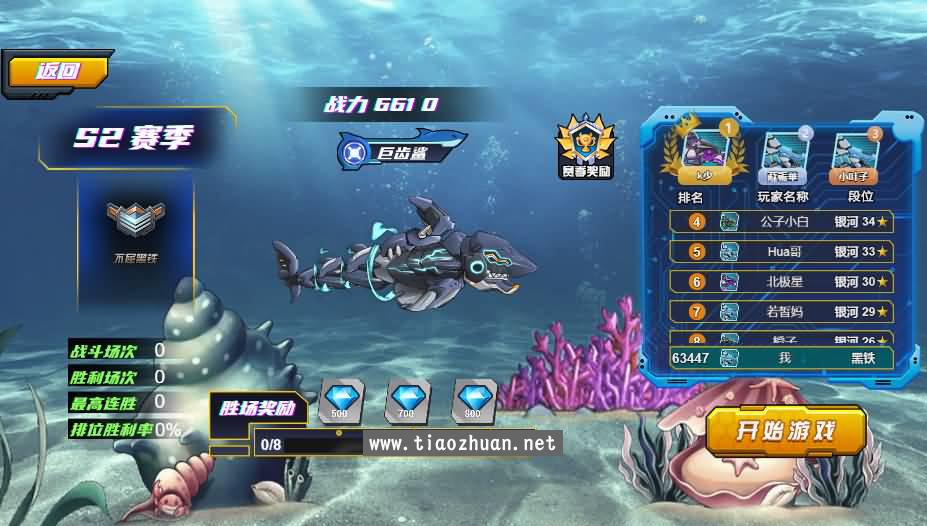Select the 公子小白 leaderboard row
Image resolution: width=927 pixels, height=526 pixels.
click(781, 222)
